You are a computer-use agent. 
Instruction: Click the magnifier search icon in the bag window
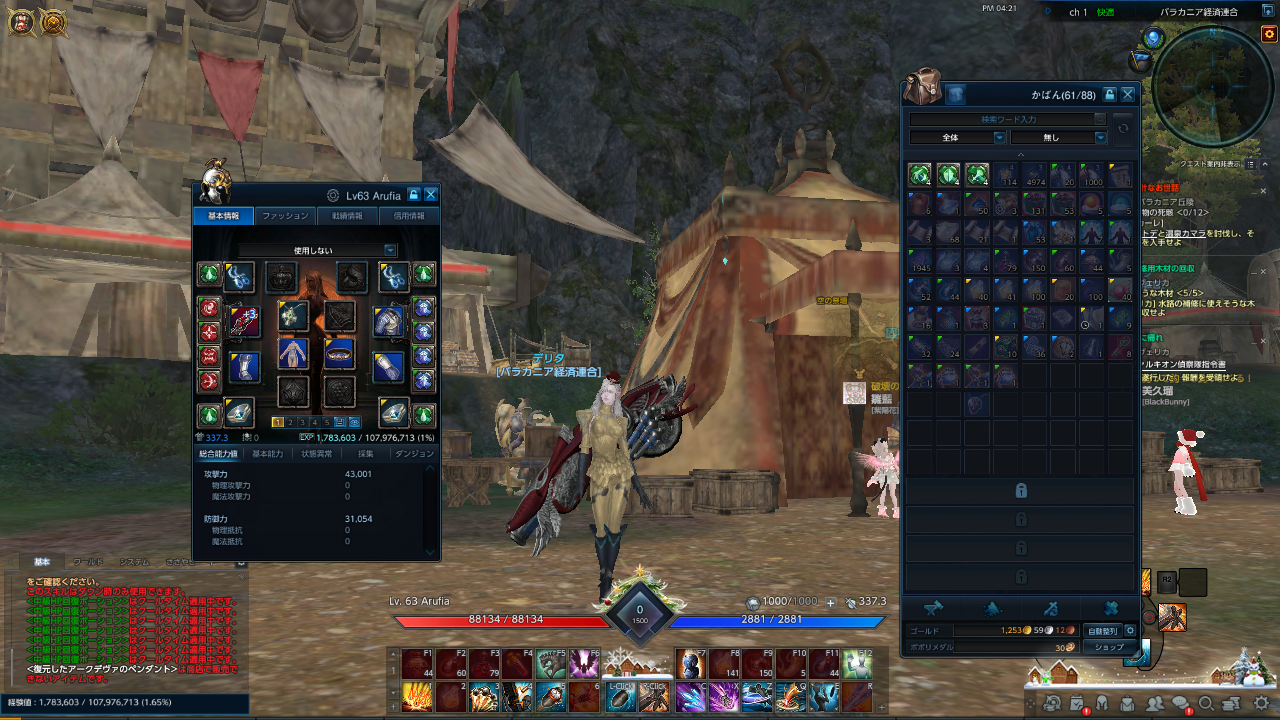click(x=1101, y=119)
